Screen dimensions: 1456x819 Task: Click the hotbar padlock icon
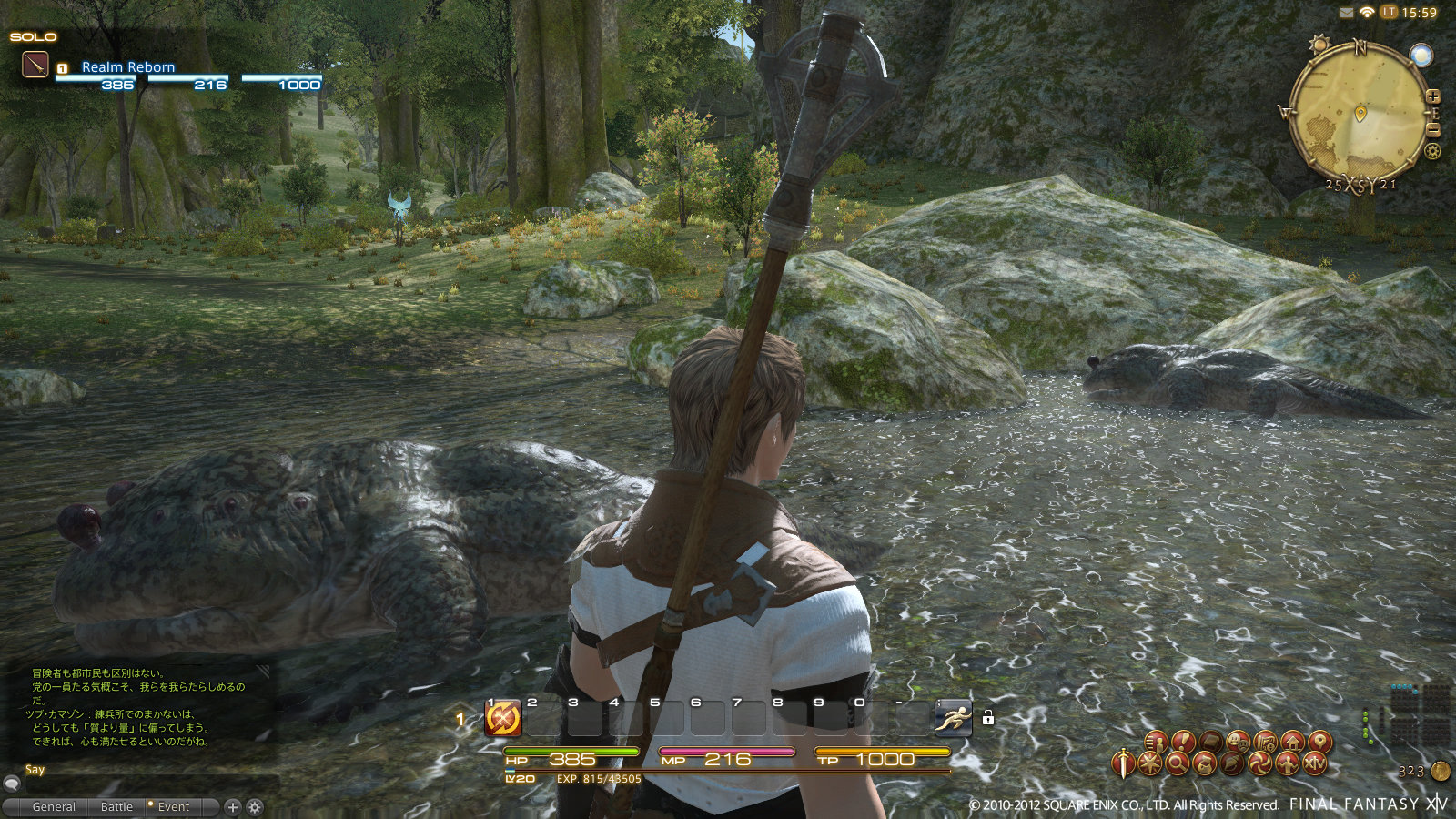987,718
